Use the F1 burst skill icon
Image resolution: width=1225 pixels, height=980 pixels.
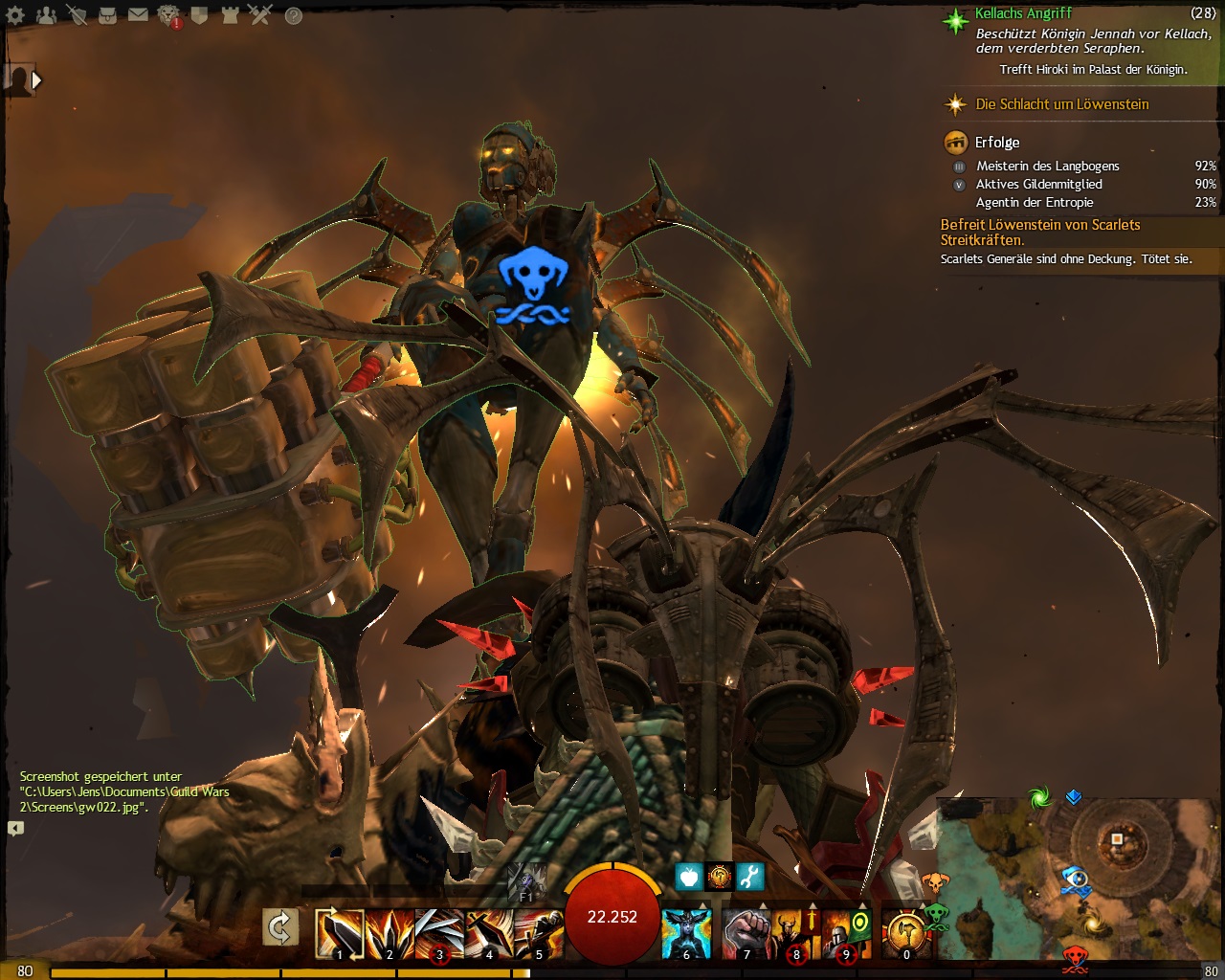(526, 881)
